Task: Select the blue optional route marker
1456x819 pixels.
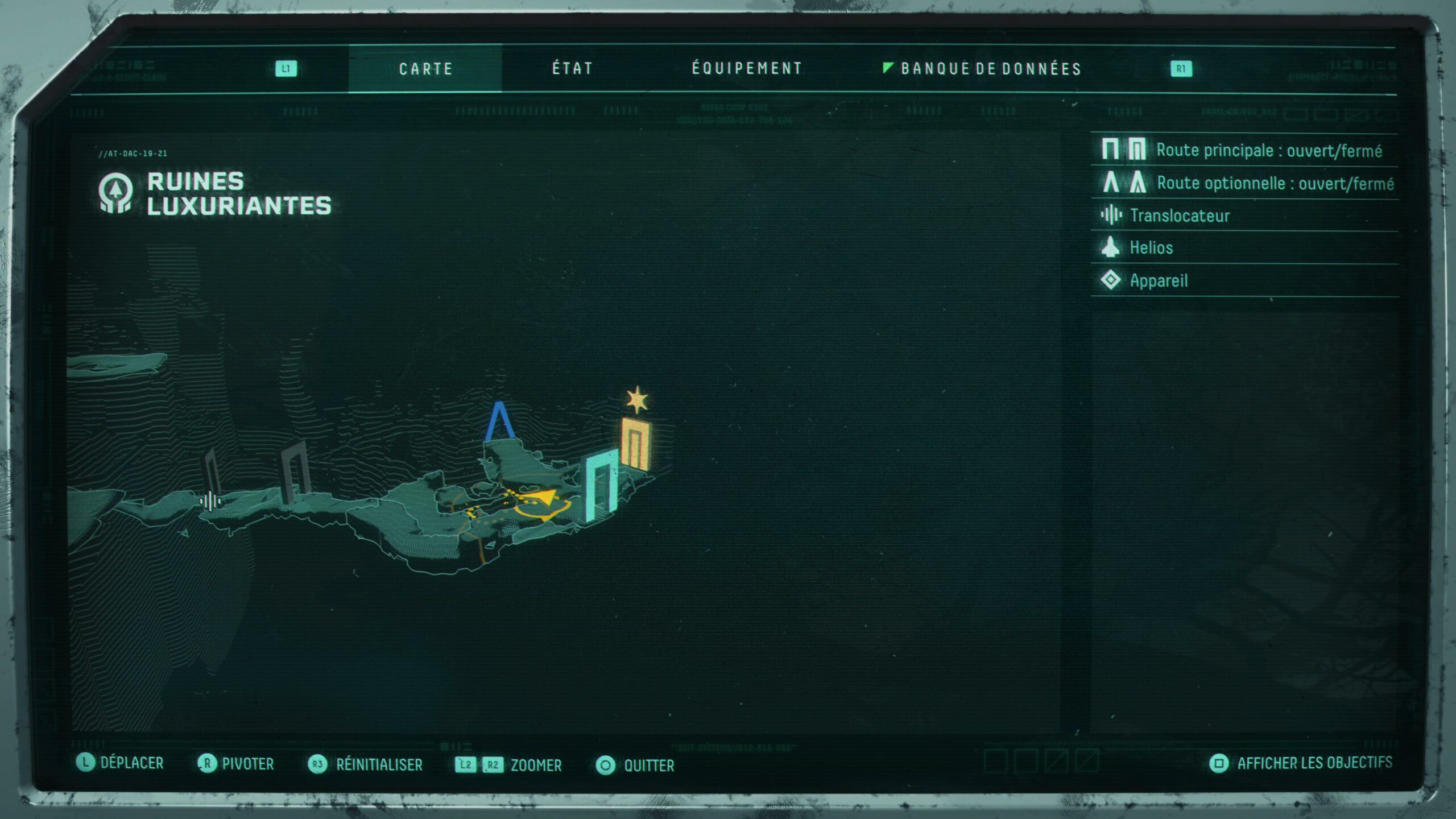Action: coord(499,421)
